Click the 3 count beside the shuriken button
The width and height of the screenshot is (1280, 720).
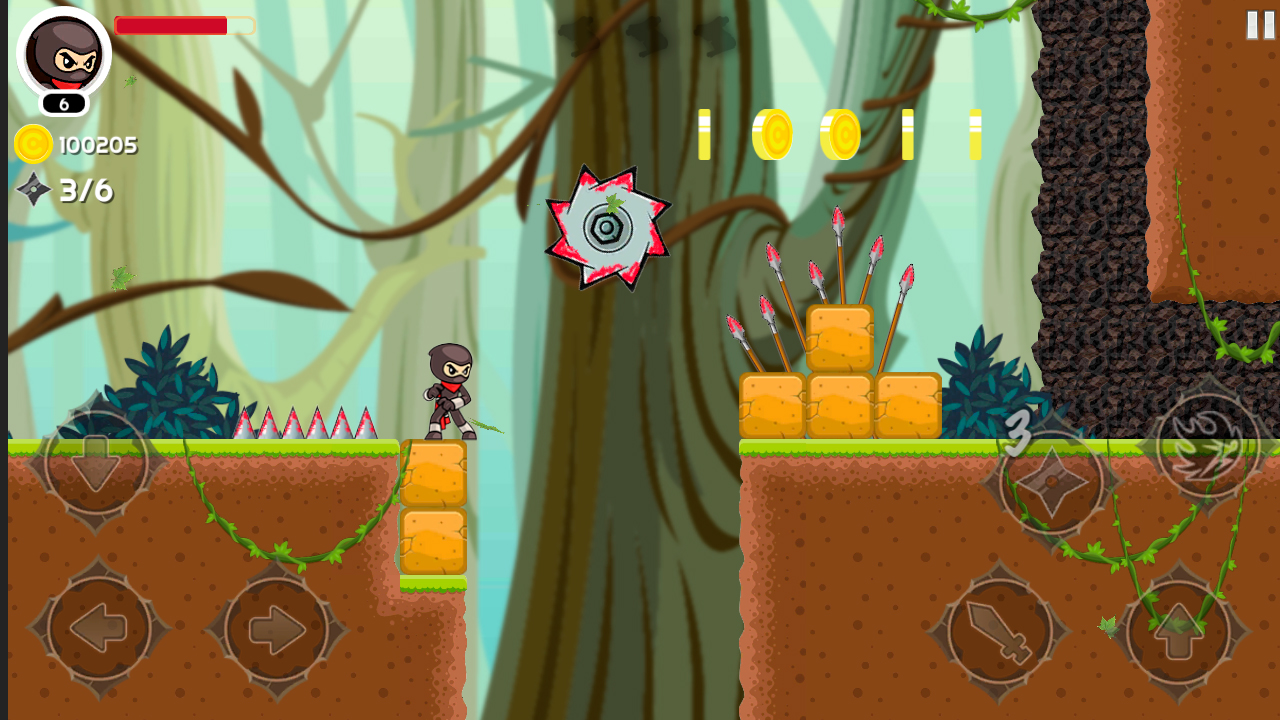tap(1017, 434)
